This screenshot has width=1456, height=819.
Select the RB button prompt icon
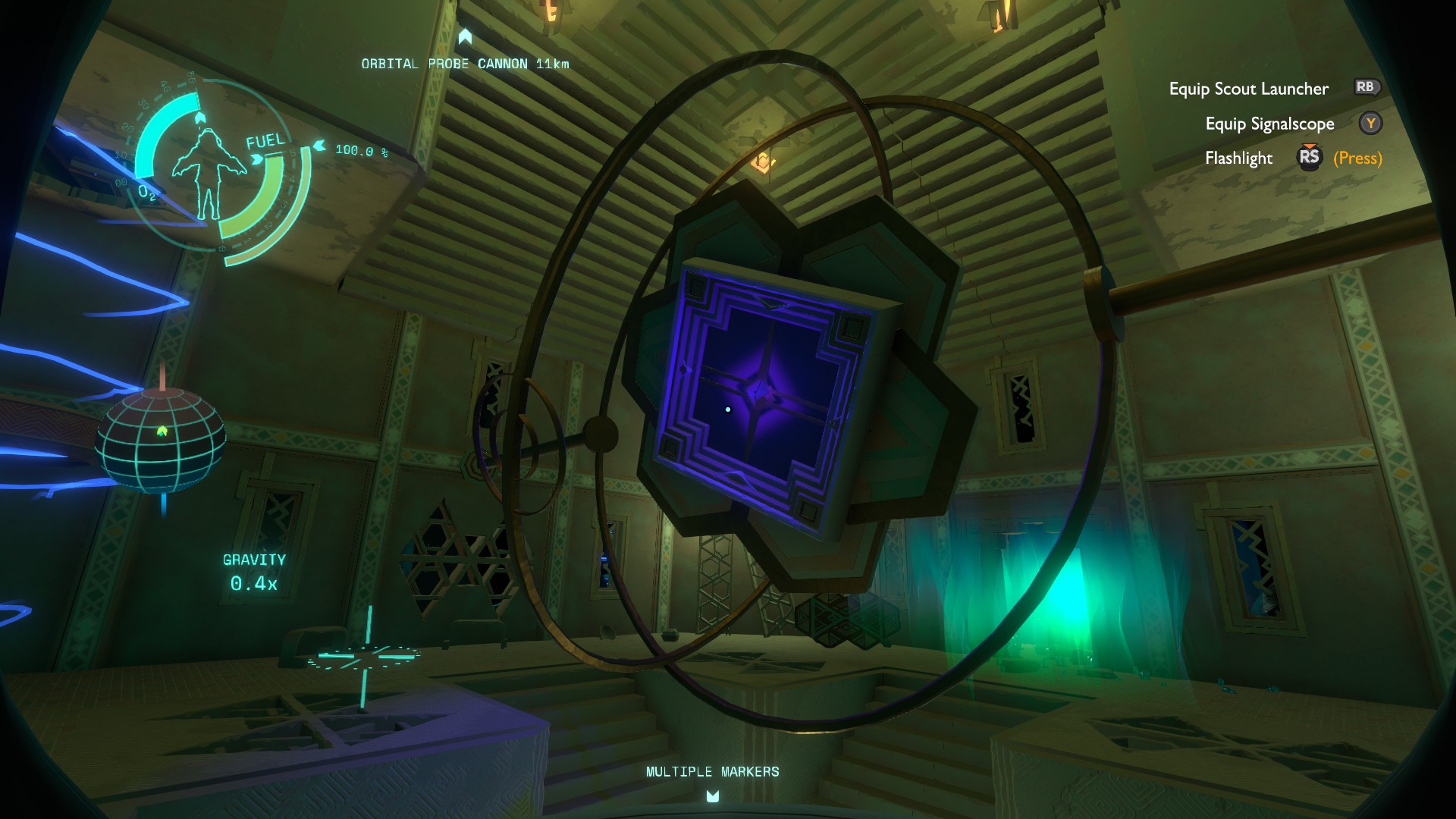click(x=1367, y=88)
